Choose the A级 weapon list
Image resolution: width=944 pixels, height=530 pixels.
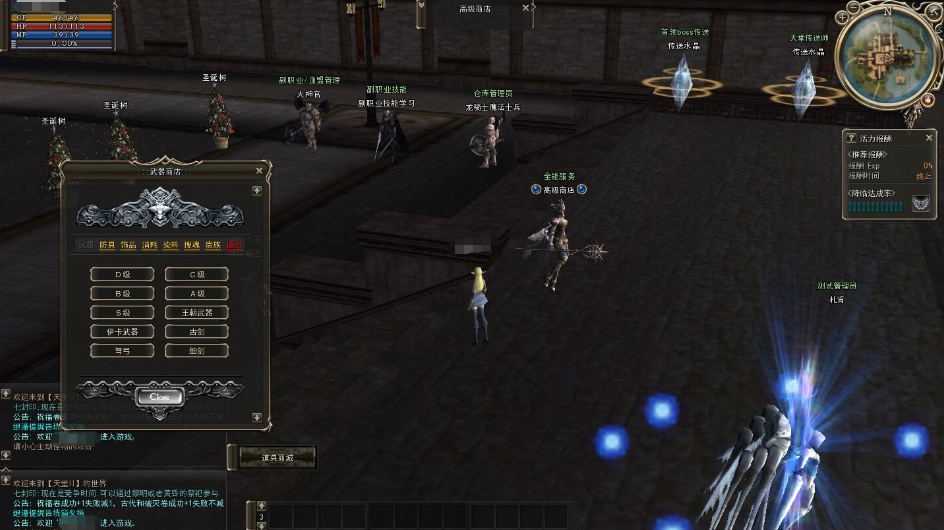pyautogui.click(x=196, y=293)
